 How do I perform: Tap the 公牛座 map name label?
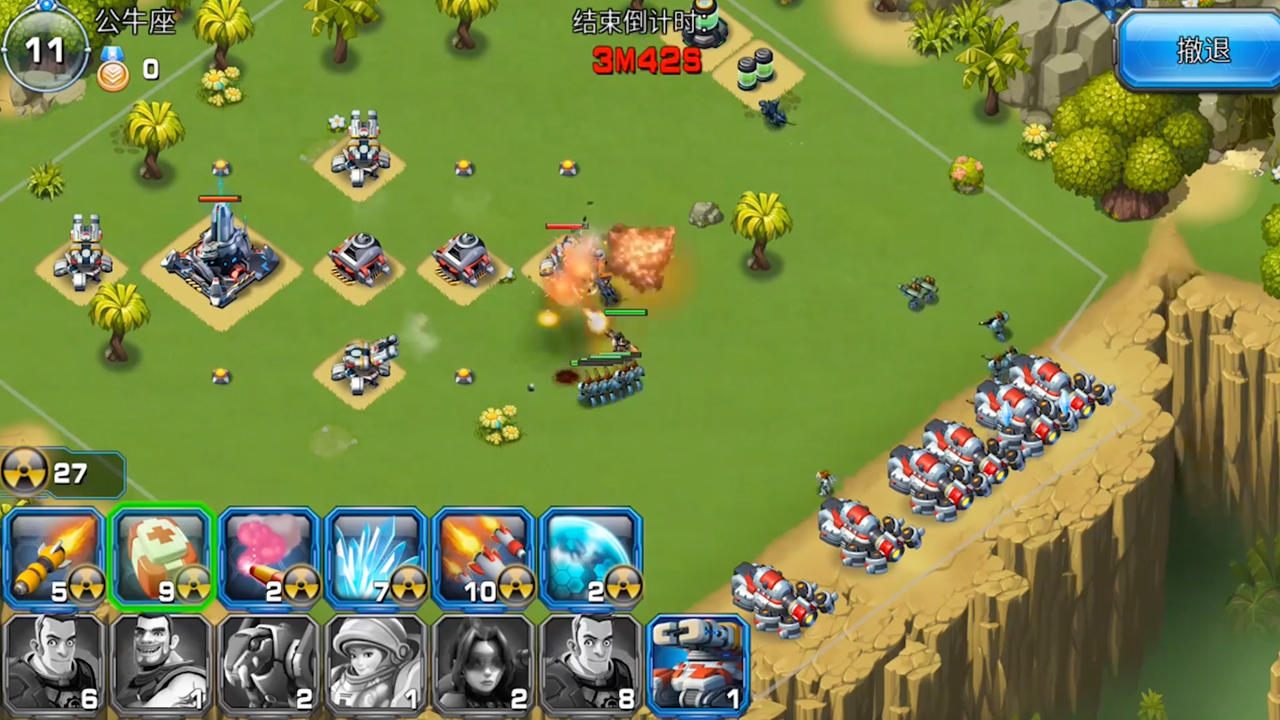138,24
